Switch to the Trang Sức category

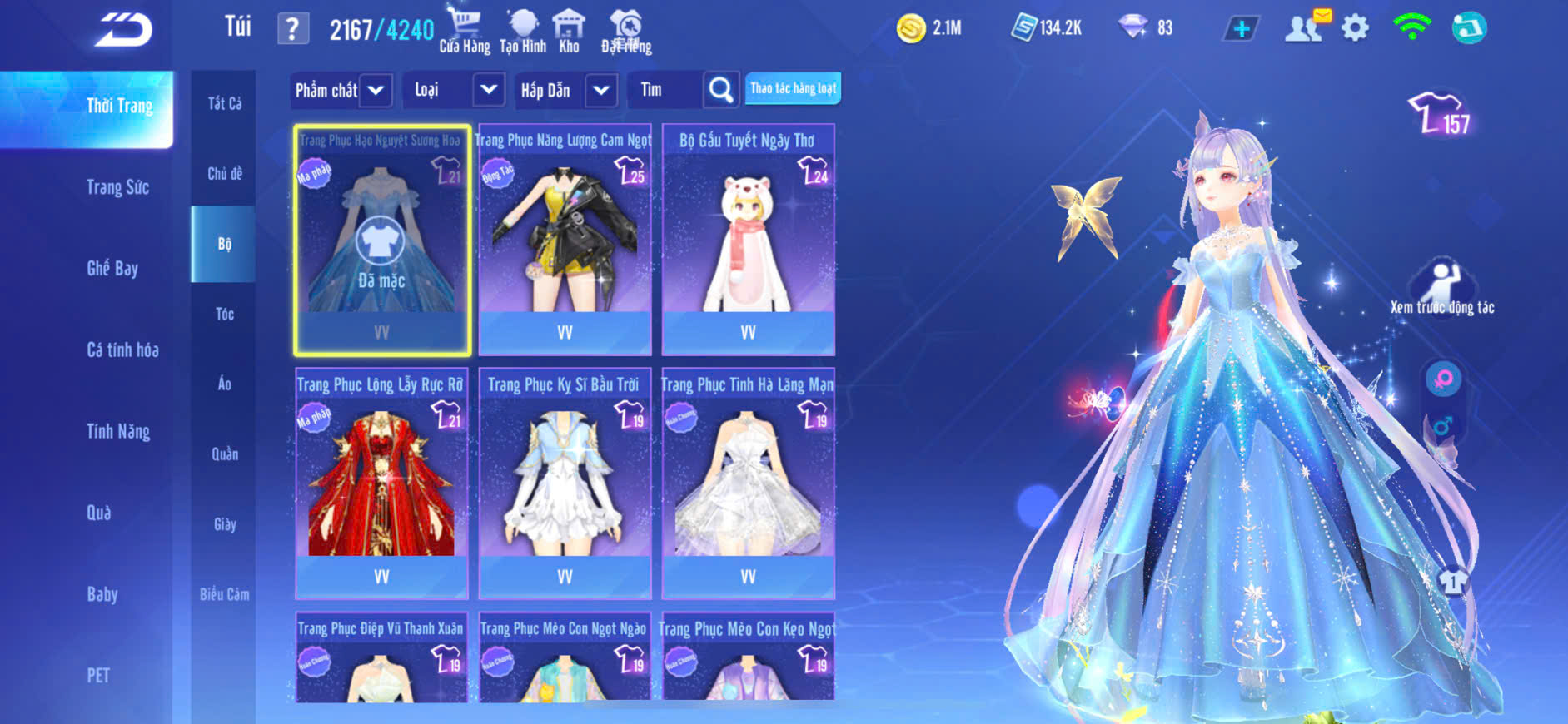pyautogui.click(x=117, y=187)
